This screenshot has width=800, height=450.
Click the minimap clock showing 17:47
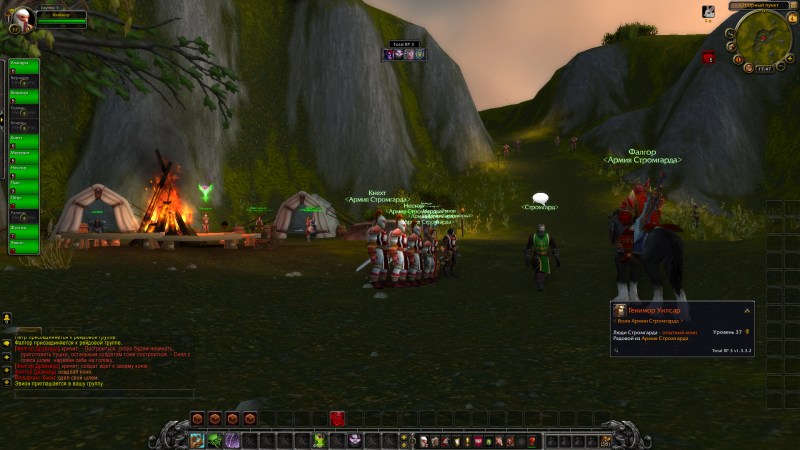pyautogui.click(x=765, y=68)
